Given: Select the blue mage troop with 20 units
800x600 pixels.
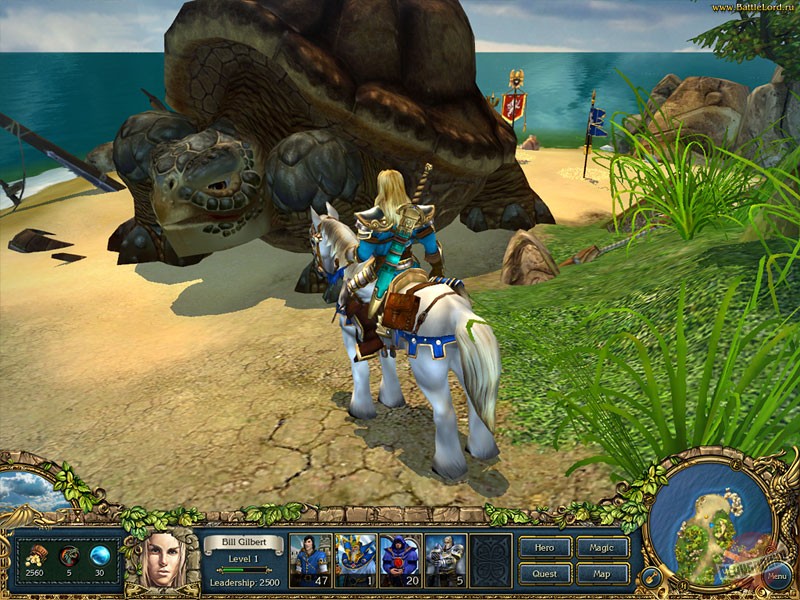Looking at the screenshot, I should coord(400,559).
